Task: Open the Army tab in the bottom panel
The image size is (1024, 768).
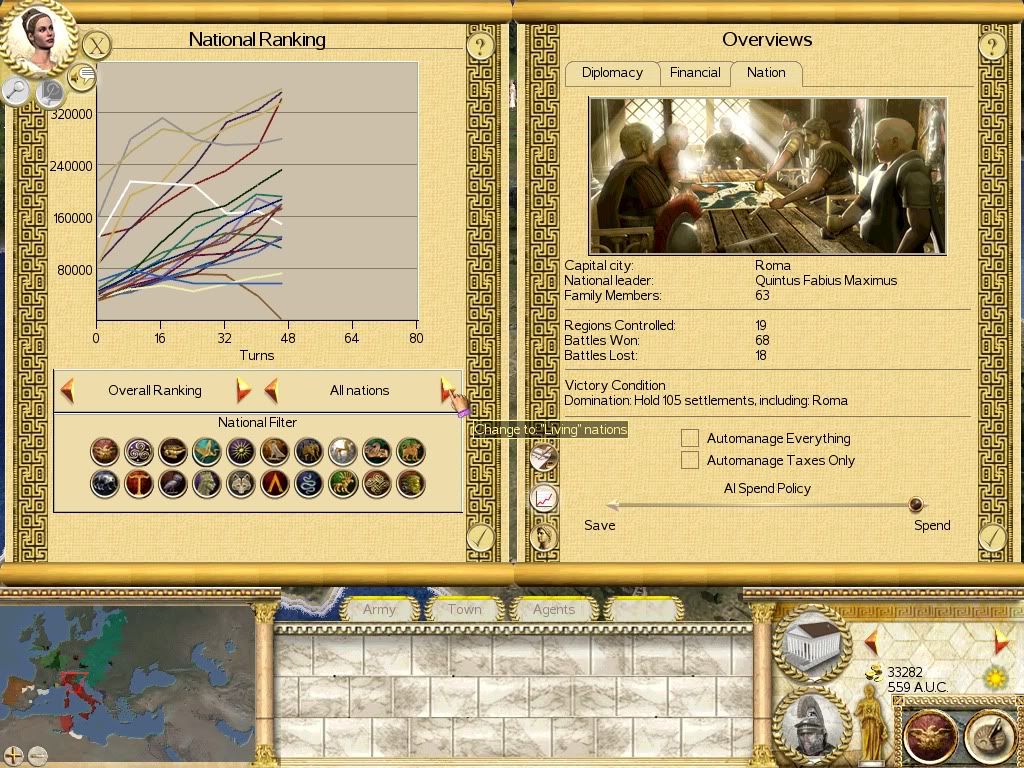Action: coord(379,609)
